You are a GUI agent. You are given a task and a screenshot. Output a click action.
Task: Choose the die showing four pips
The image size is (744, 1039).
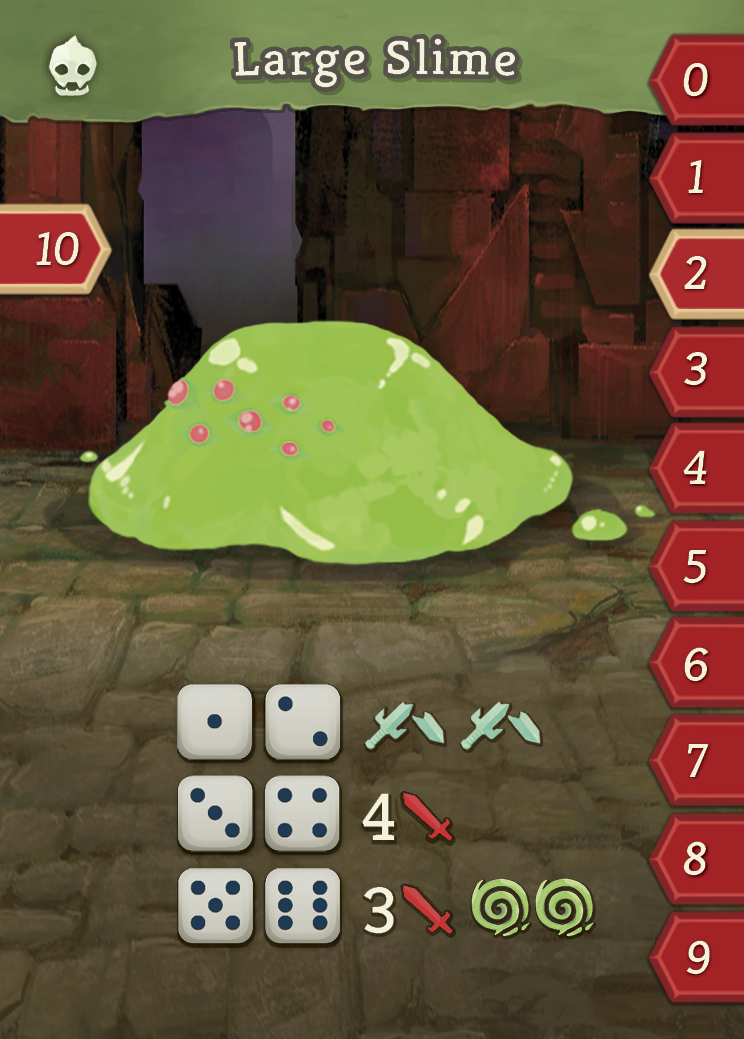coord(302,813)
